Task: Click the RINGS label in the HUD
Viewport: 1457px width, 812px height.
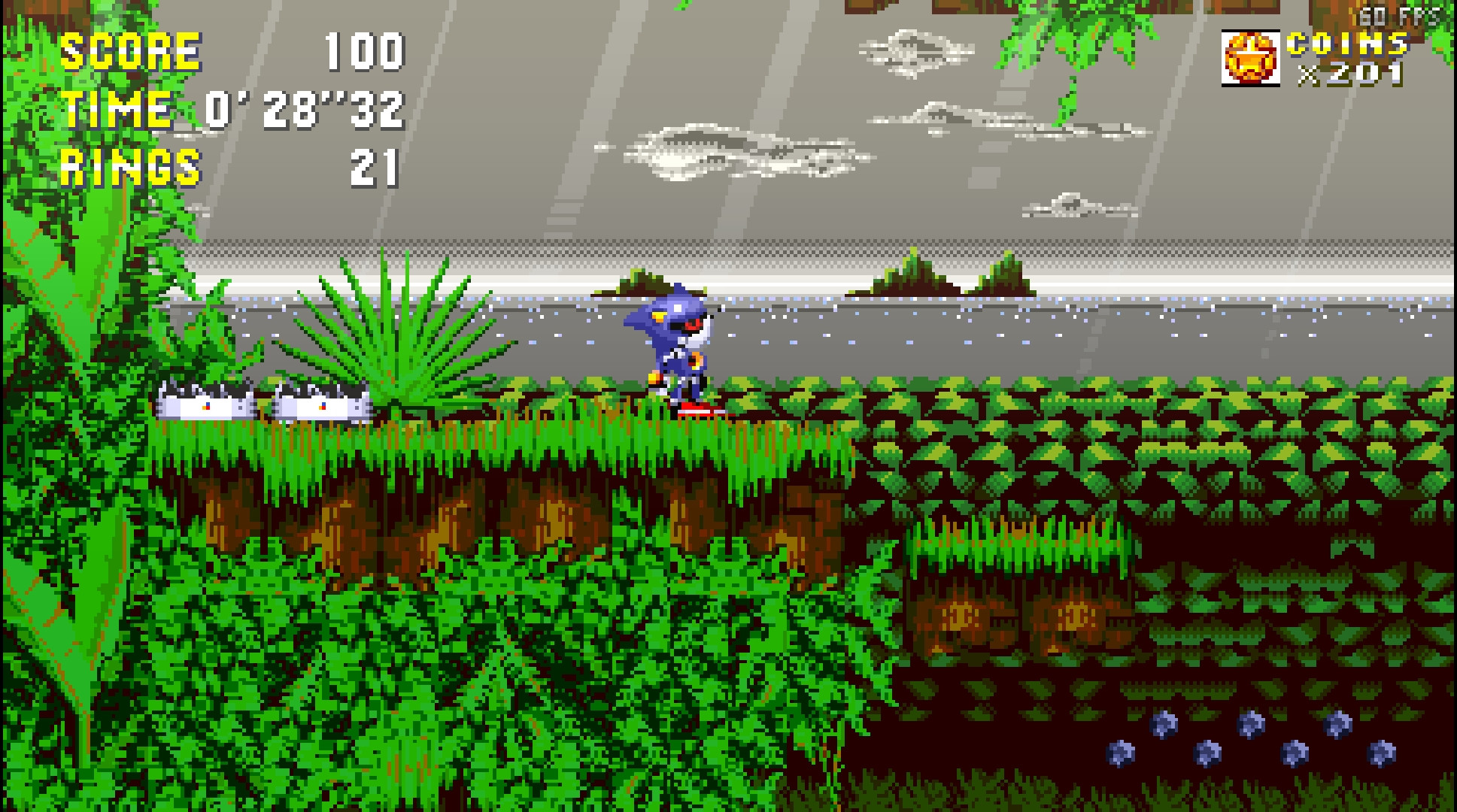Action: (129, 167)
